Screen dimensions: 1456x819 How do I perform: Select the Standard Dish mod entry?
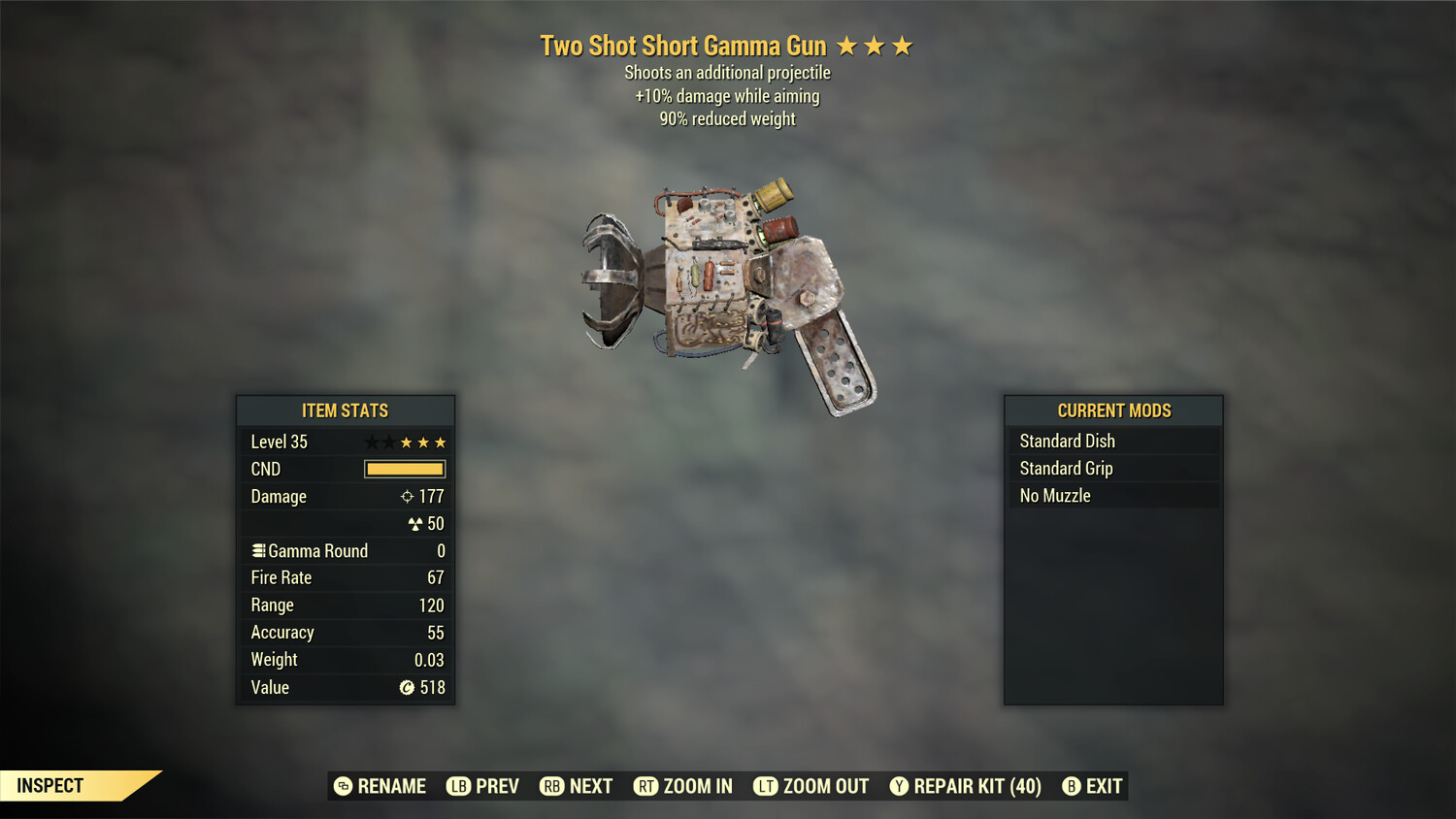pyautogui.click(x=1112, y=441)
